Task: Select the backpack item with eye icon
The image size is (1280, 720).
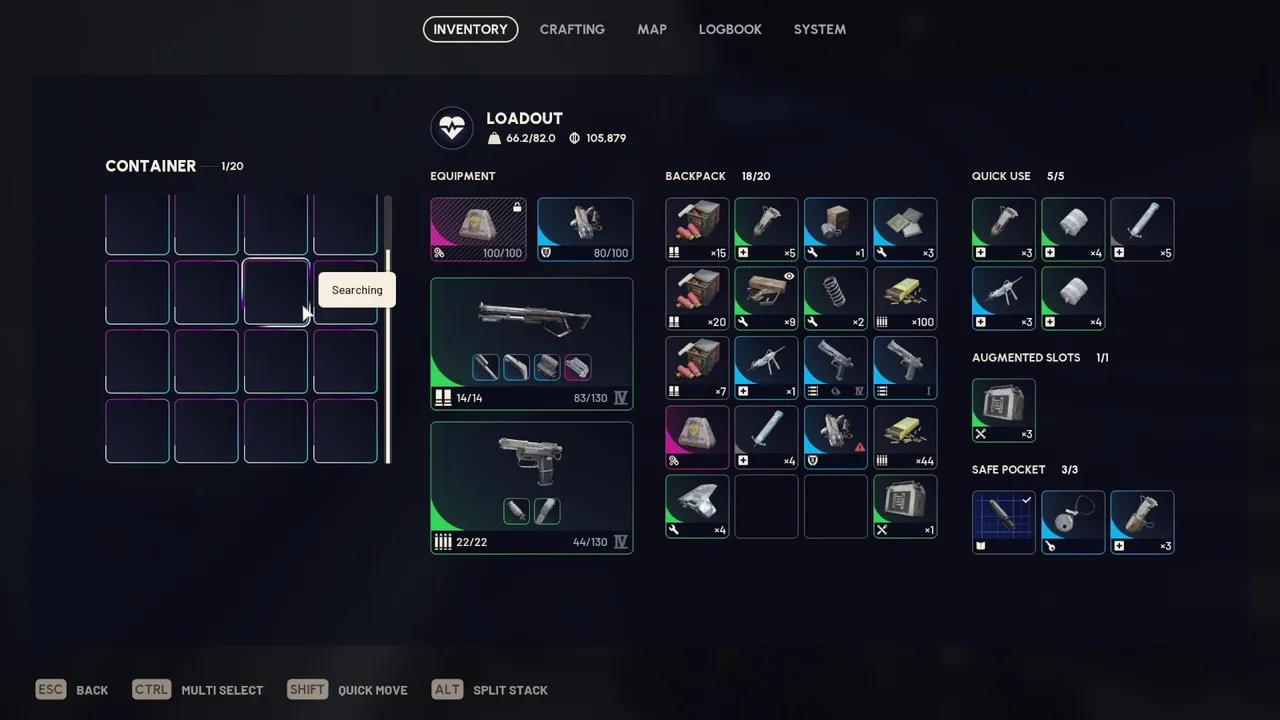Action: coord(766,298)
